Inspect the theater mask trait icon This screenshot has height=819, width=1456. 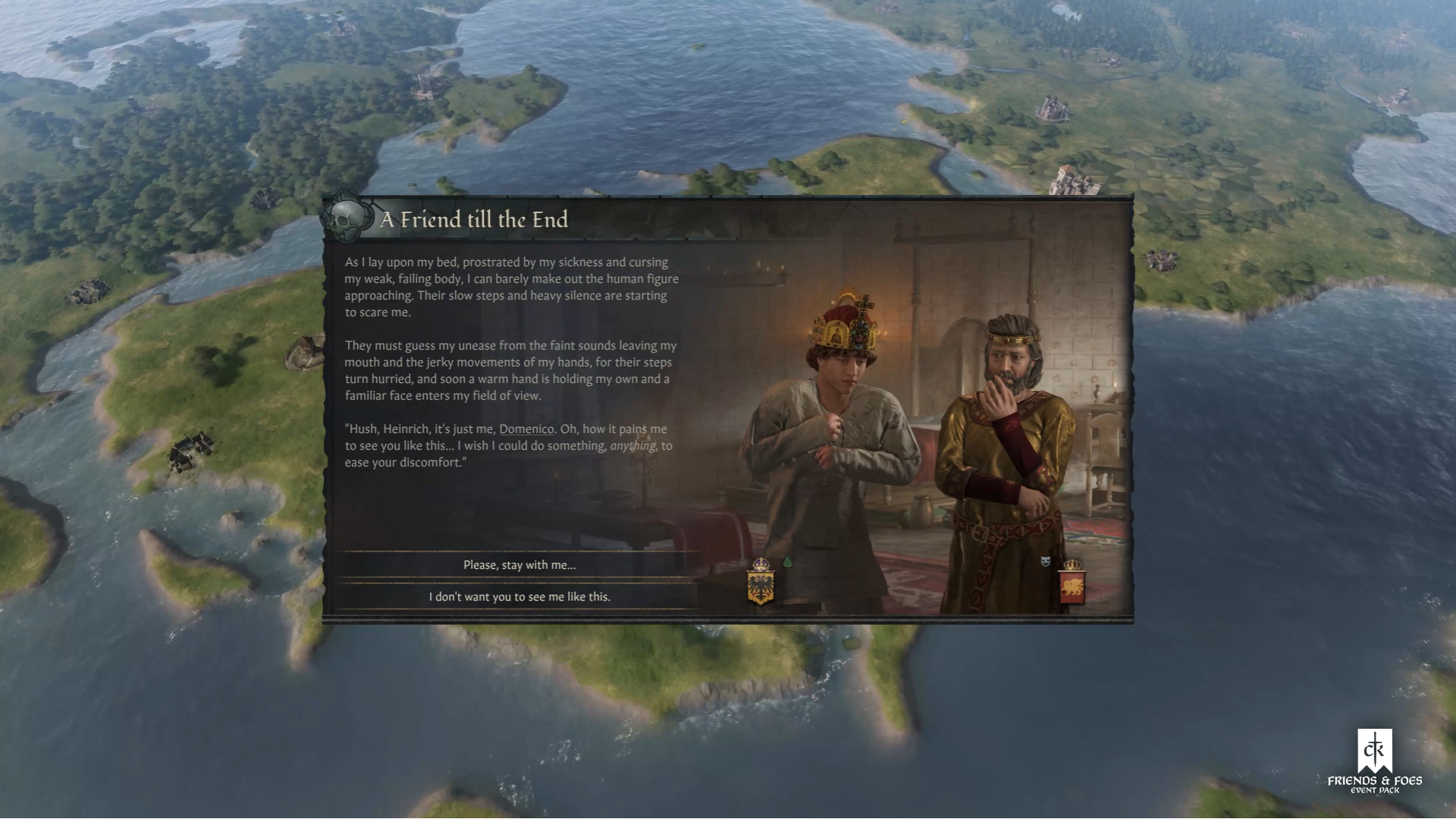1046,561
